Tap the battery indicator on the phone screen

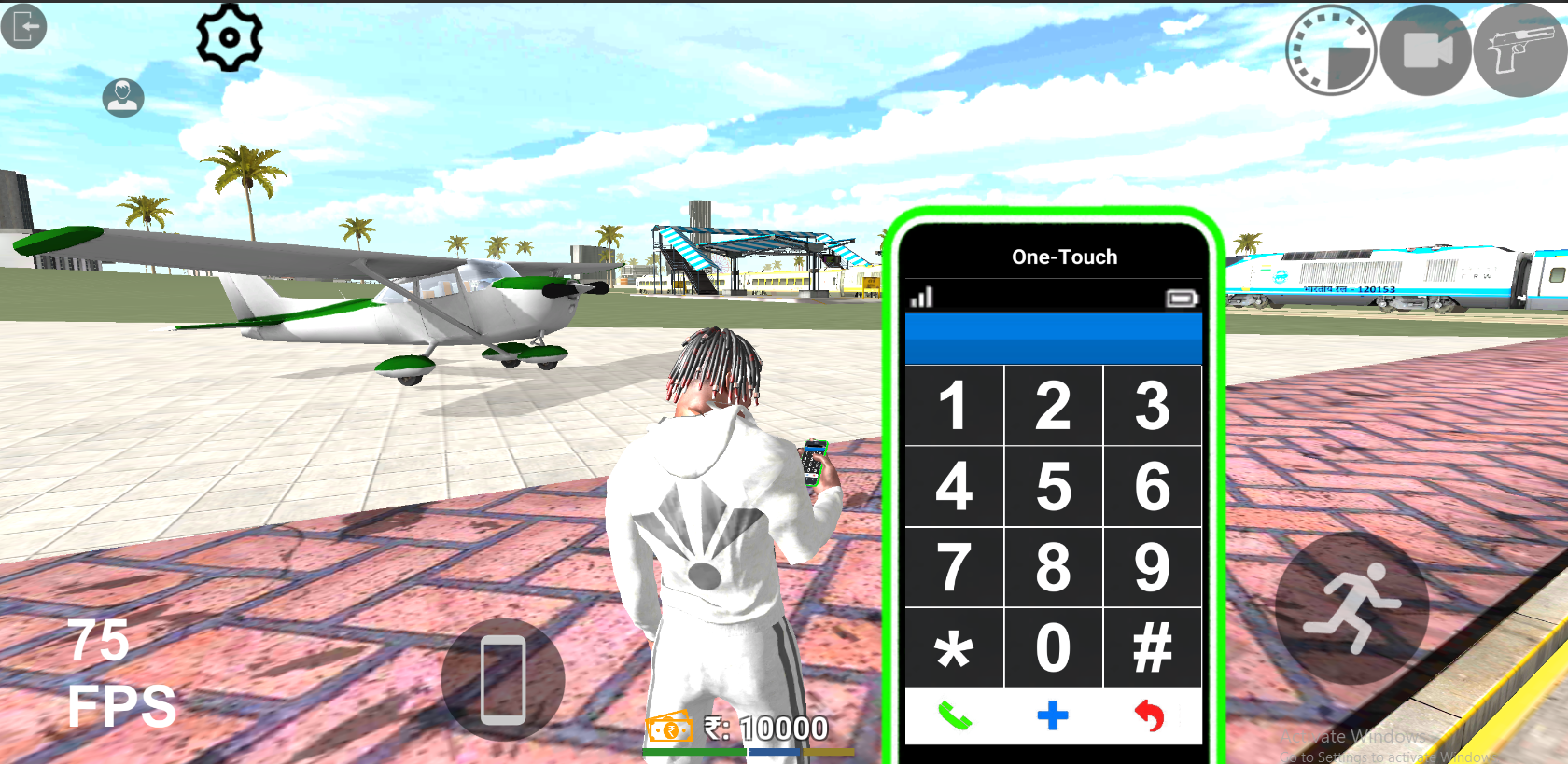point(1183,297)
